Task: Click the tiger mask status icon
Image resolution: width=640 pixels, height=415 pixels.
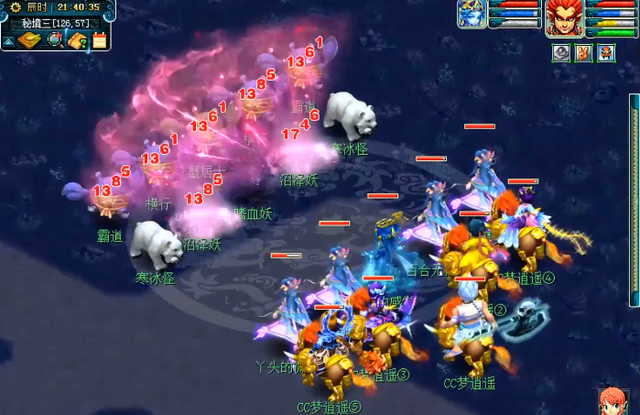Action: tap(606, 53)
